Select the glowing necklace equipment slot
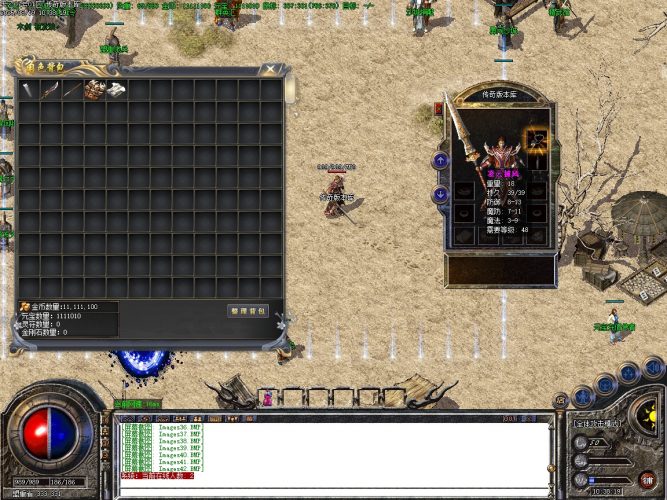This screenshot has height=500, width=667. click(538, 139)
